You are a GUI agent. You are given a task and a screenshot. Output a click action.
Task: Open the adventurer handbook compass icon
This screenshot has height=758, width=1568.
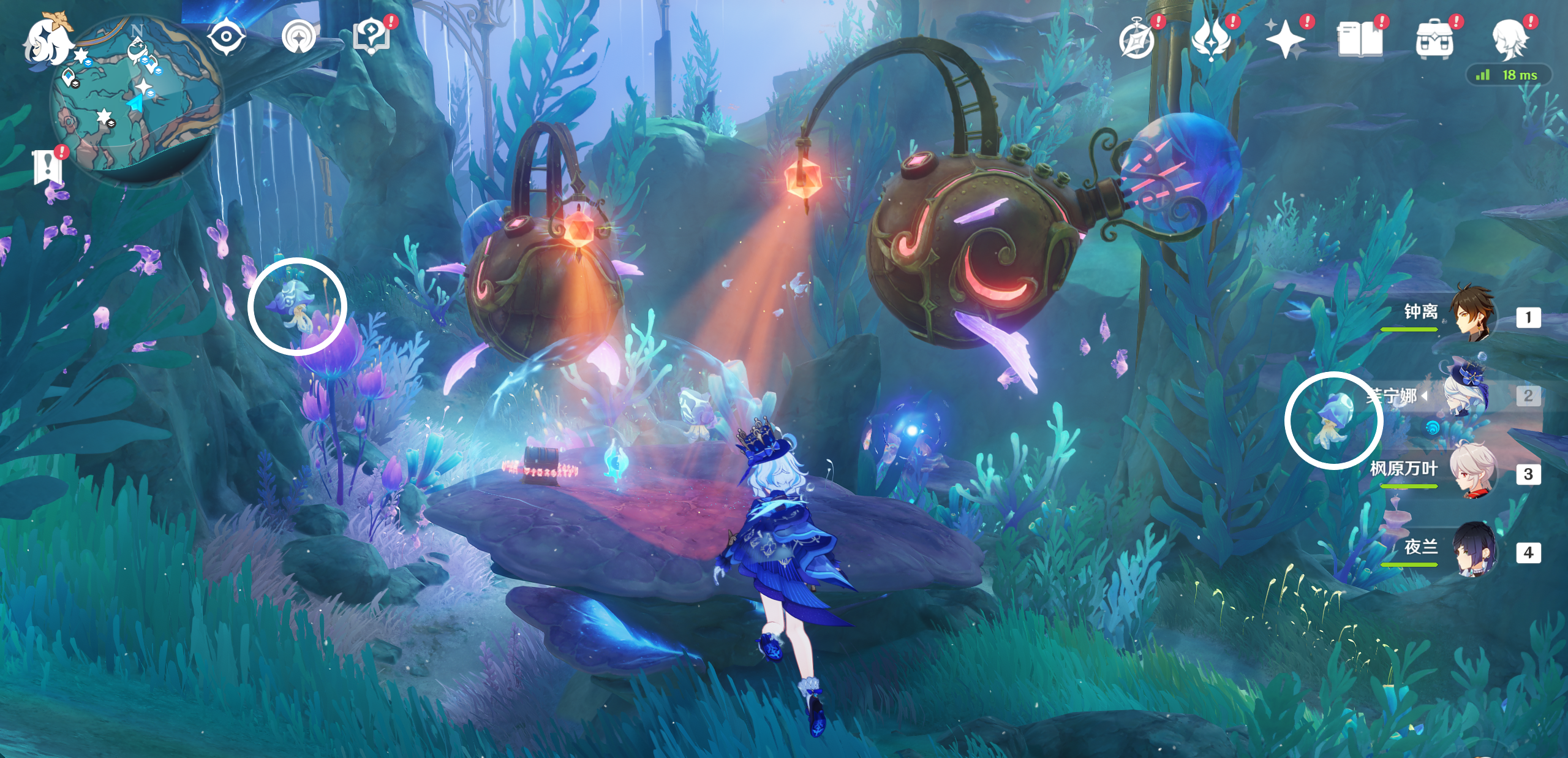point(1137,39)
